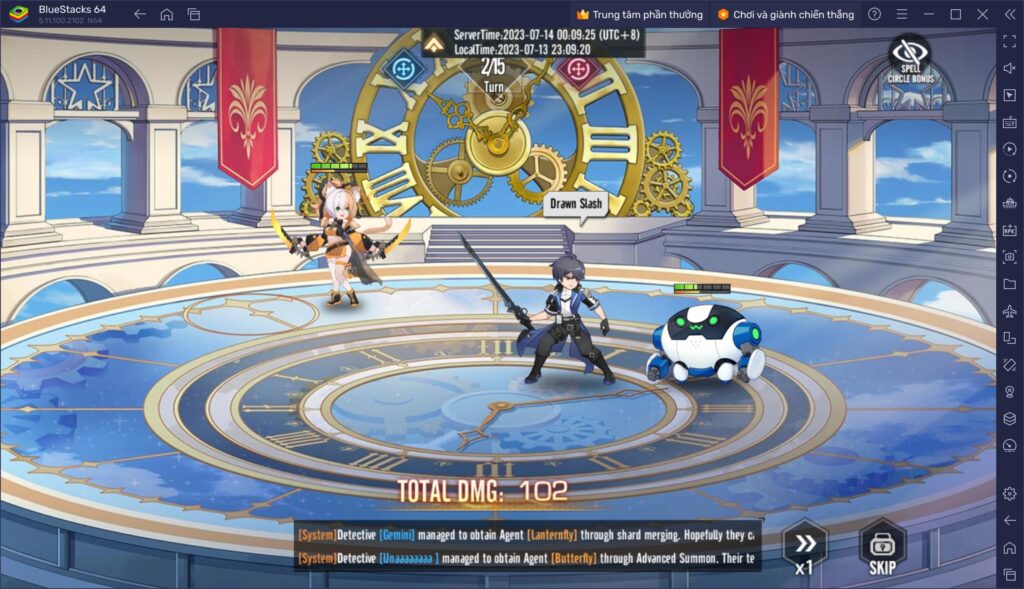Toggle the x1 battle speed button
This screenshot has width=1024, height=589.
[804, 549]
